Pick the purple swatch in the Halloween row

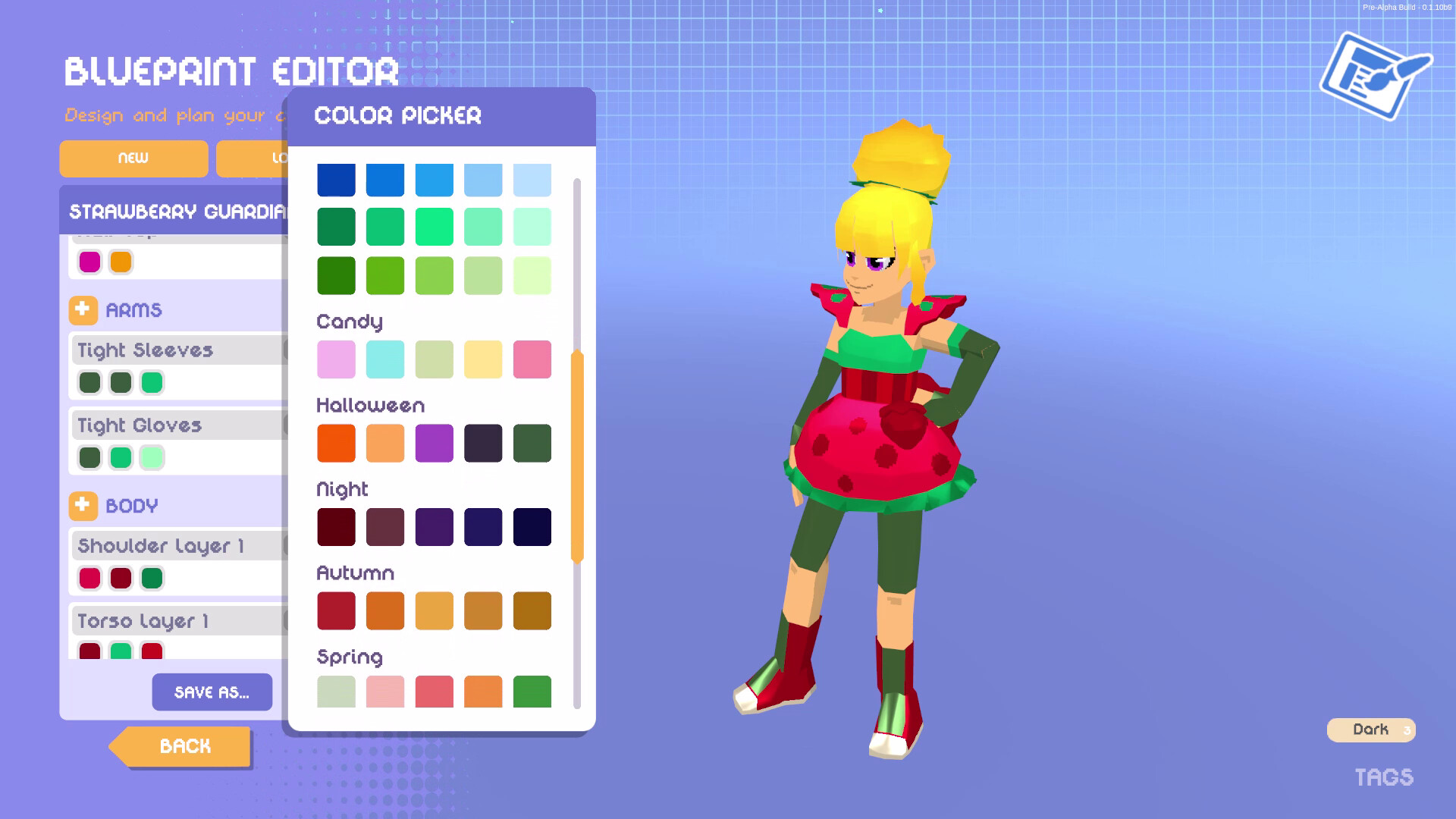(x=434, y=443)
